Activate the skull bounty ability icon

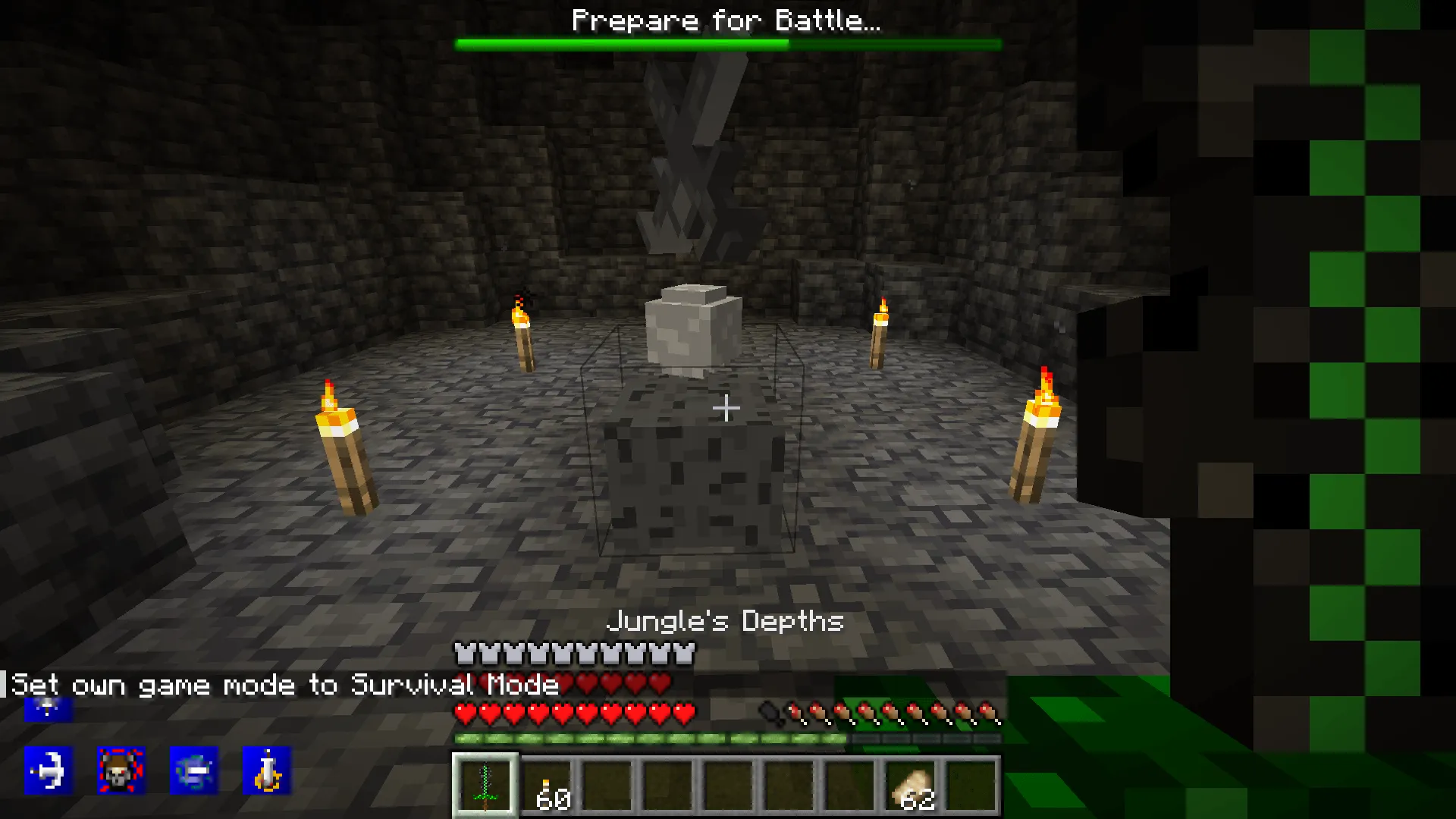point(121,770)
